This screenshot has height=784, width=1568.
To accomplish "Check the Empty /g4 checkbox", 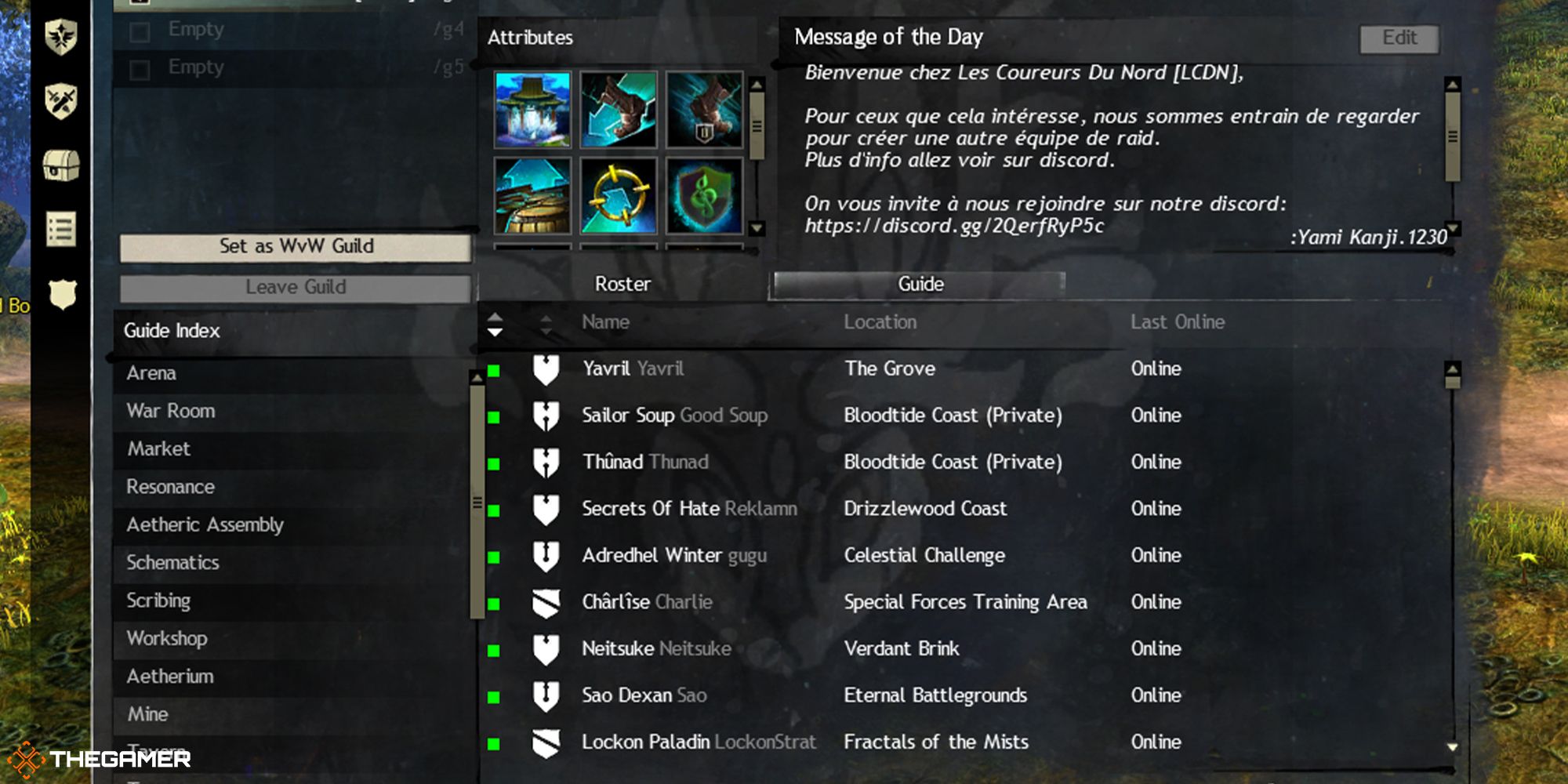I will coord(141,29).
